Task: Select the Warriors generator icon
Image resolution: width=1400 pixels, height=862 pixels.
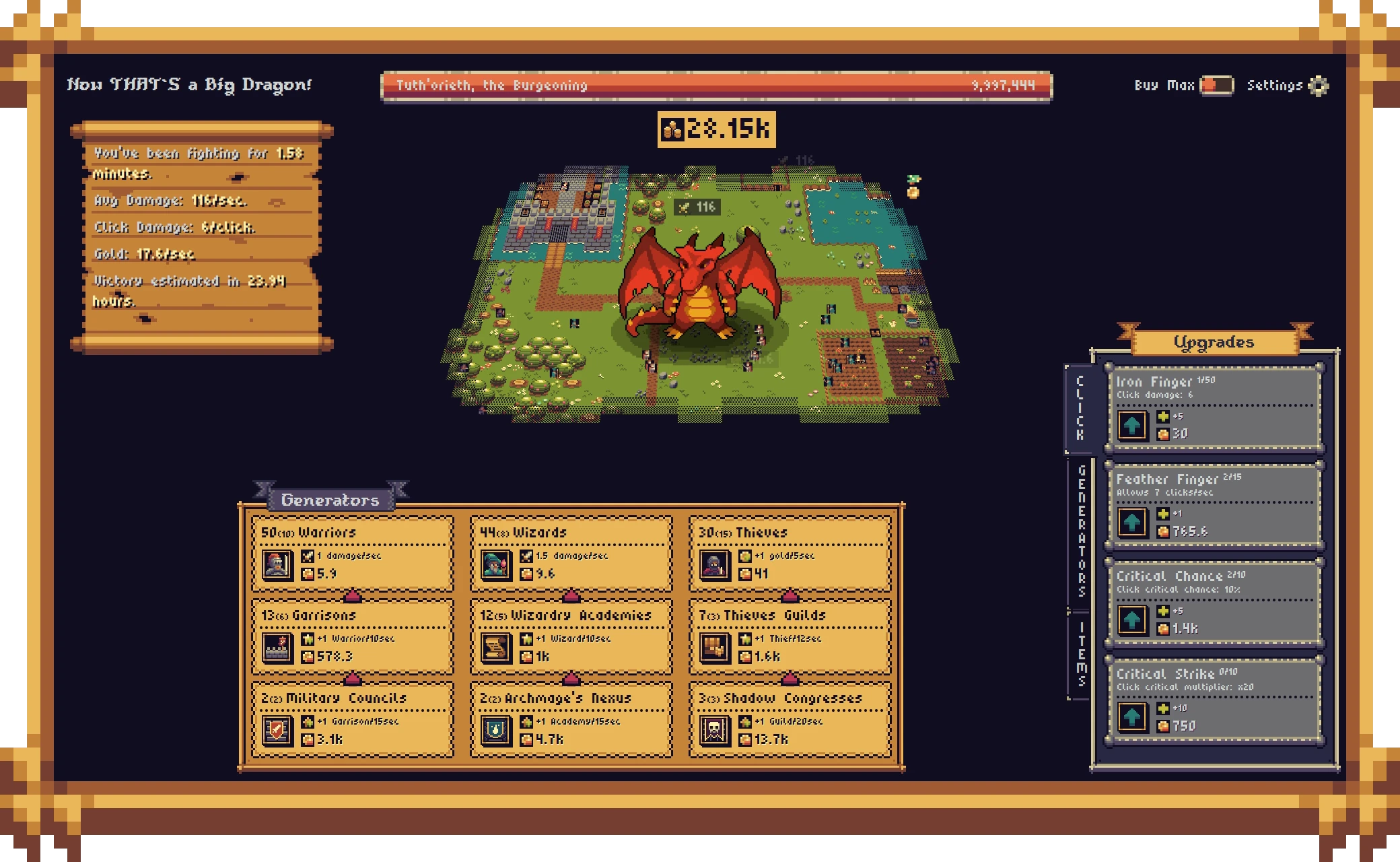Action: [276, 564]
